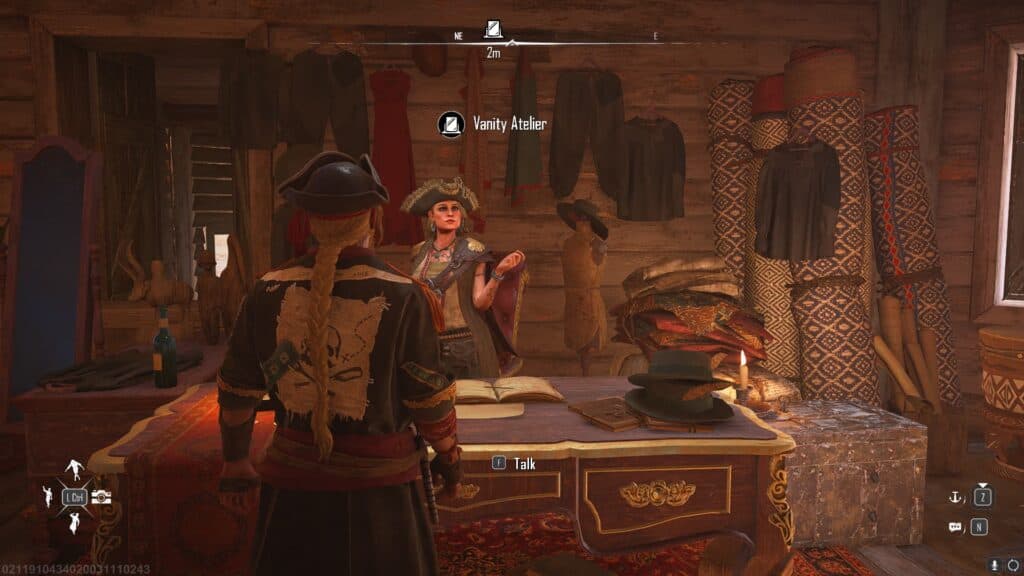Select the mirror waypoint on the compass bar

[493, 28]
